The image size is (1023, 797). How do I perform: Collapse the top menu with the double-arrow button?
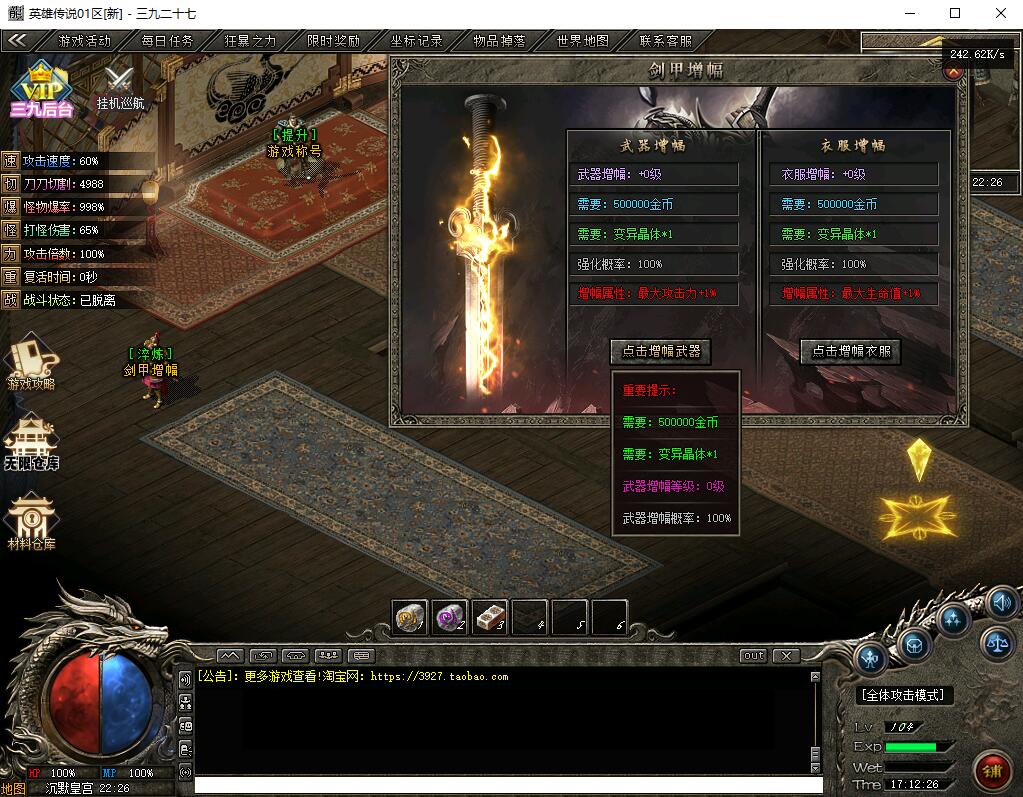17,41
